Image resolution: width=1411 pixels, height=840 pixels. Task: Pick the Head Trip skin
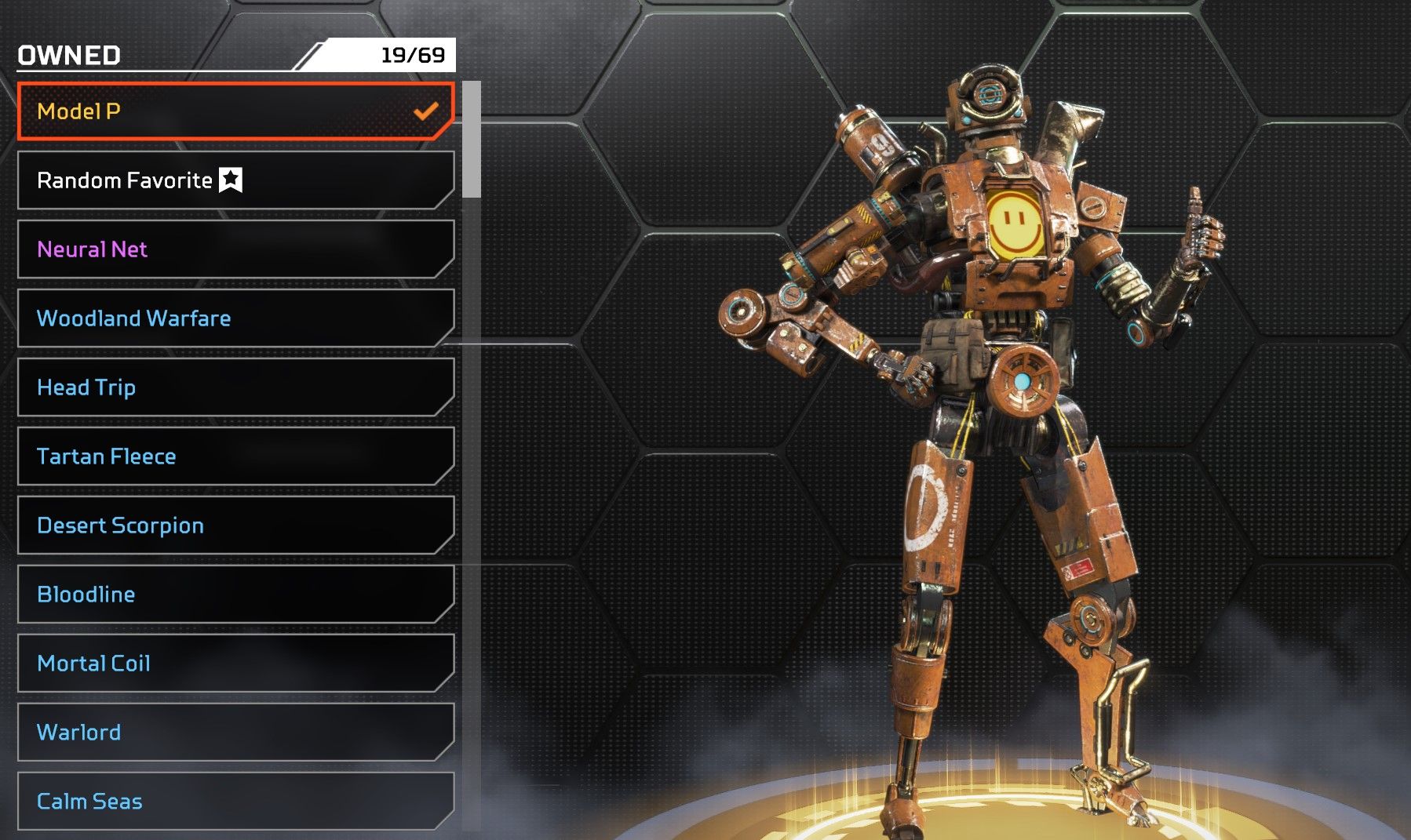pyautogui.click(x=235, y=387)
